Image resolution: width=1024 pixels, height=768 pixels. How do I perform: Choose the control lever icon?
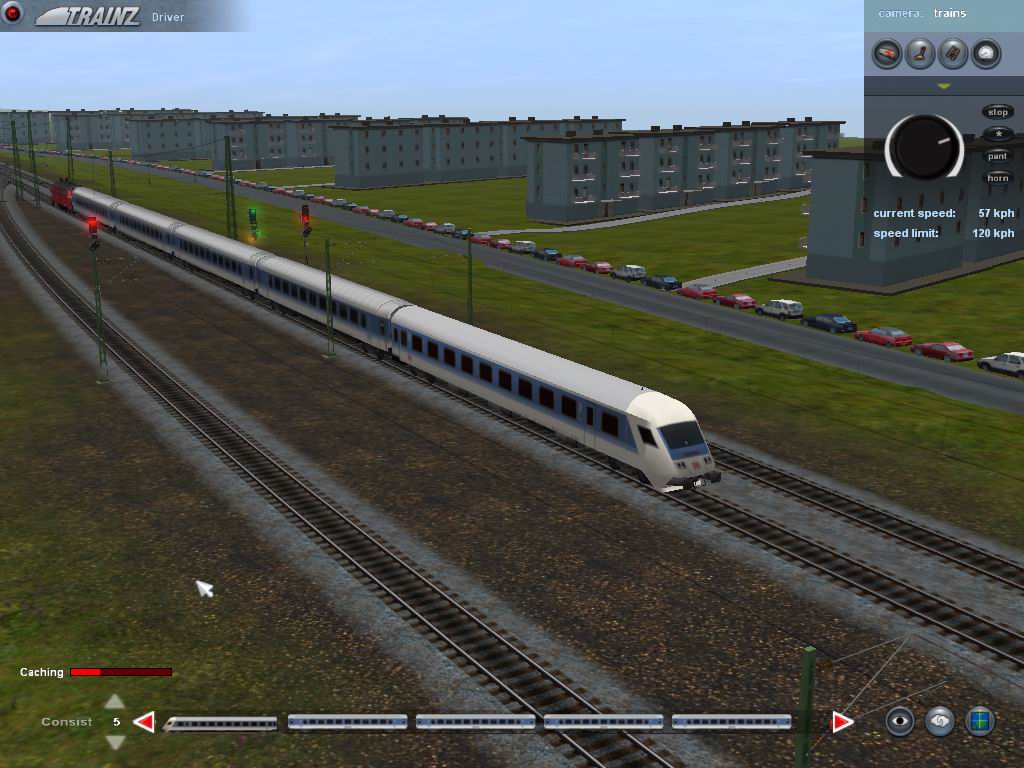[x=920, y=53]
